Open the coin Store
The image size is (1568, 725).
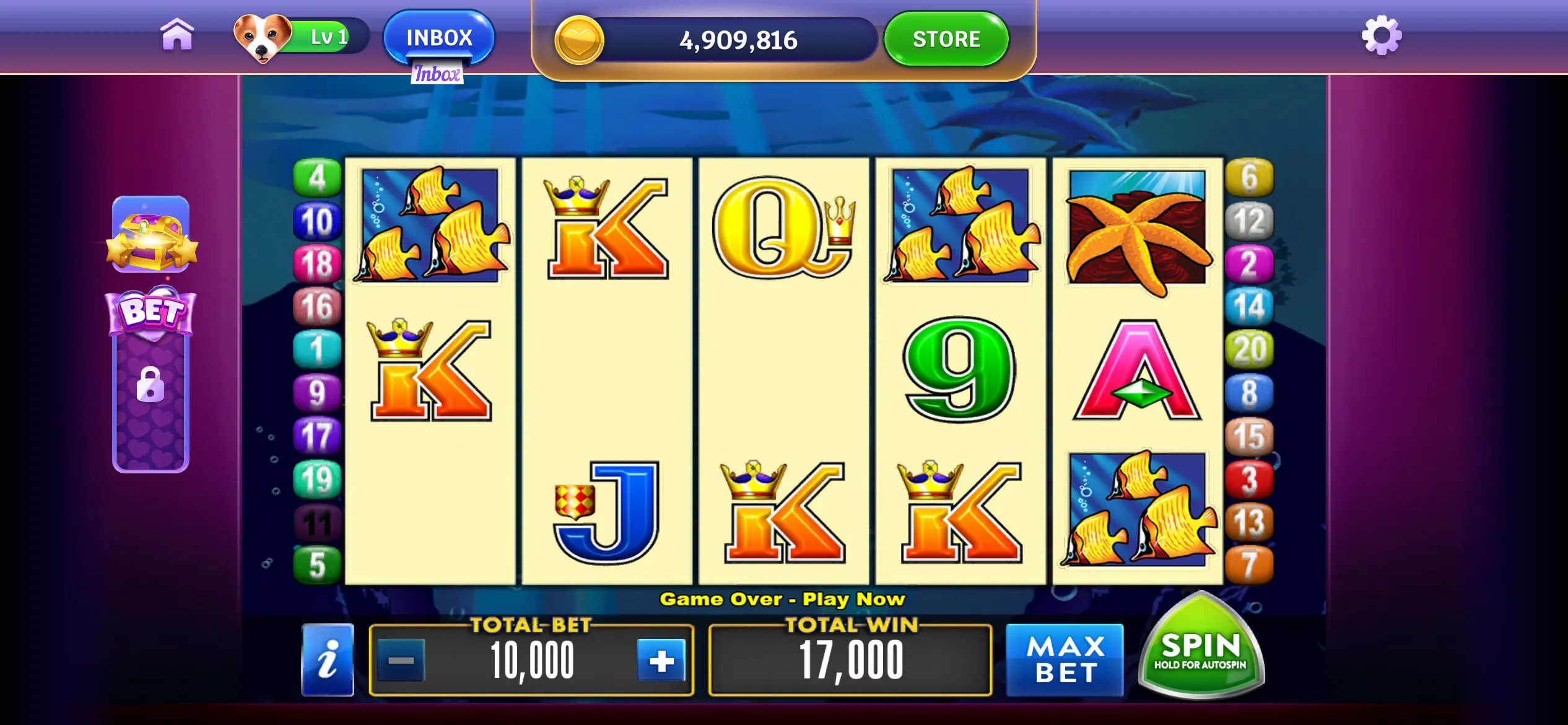pos(946,39)
